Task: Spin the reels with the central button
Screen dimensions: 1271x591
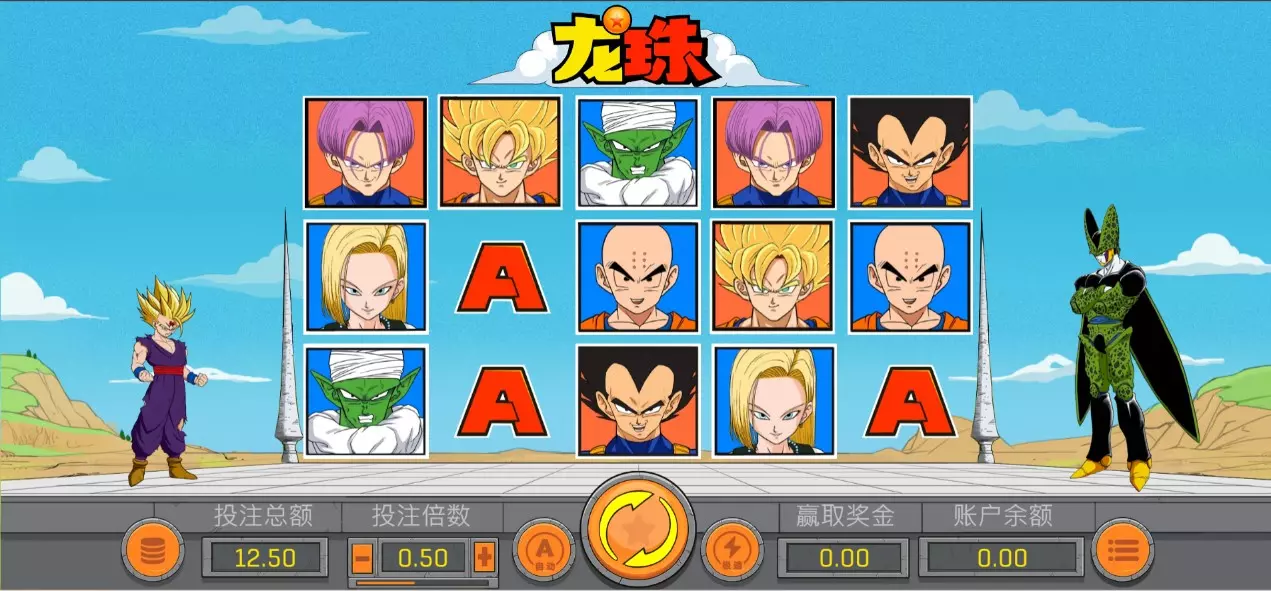Action: (638, 529)
